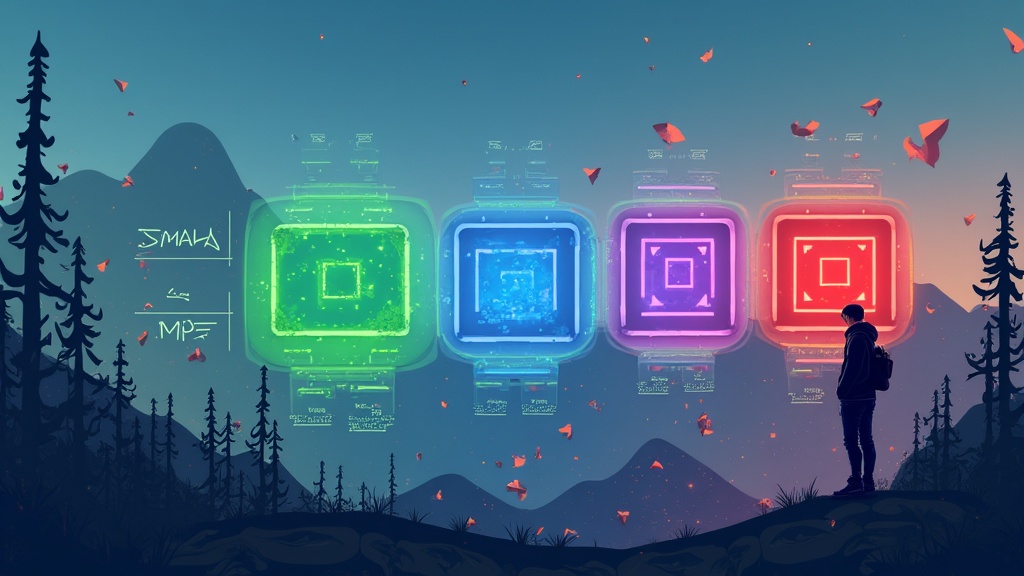Pick the purple panel with corner triangles
This screenshot has height=576, width=1024.
tap(679, 273)
